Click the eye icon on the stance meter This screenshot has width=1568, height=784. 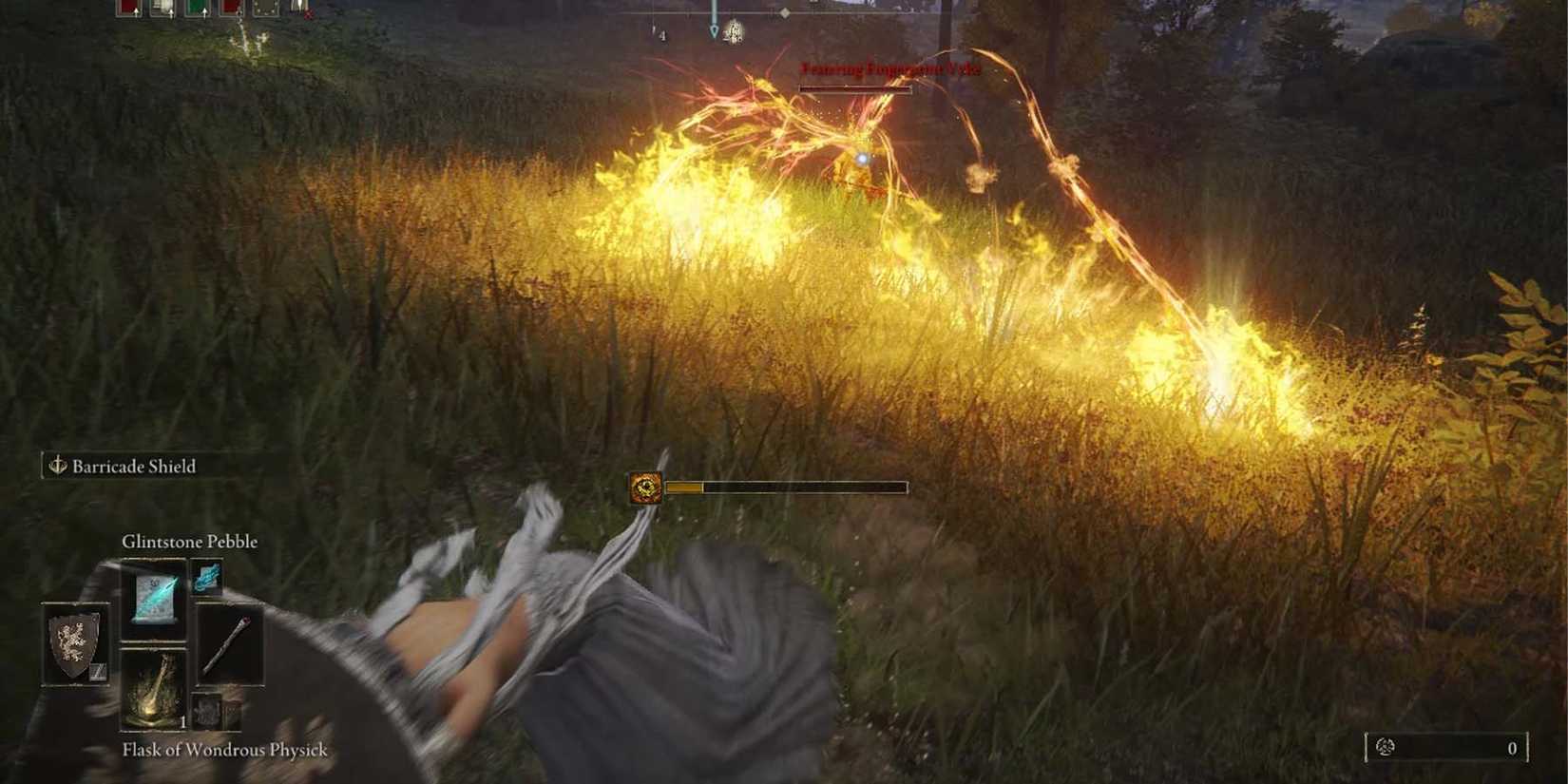tap(645, 487)
